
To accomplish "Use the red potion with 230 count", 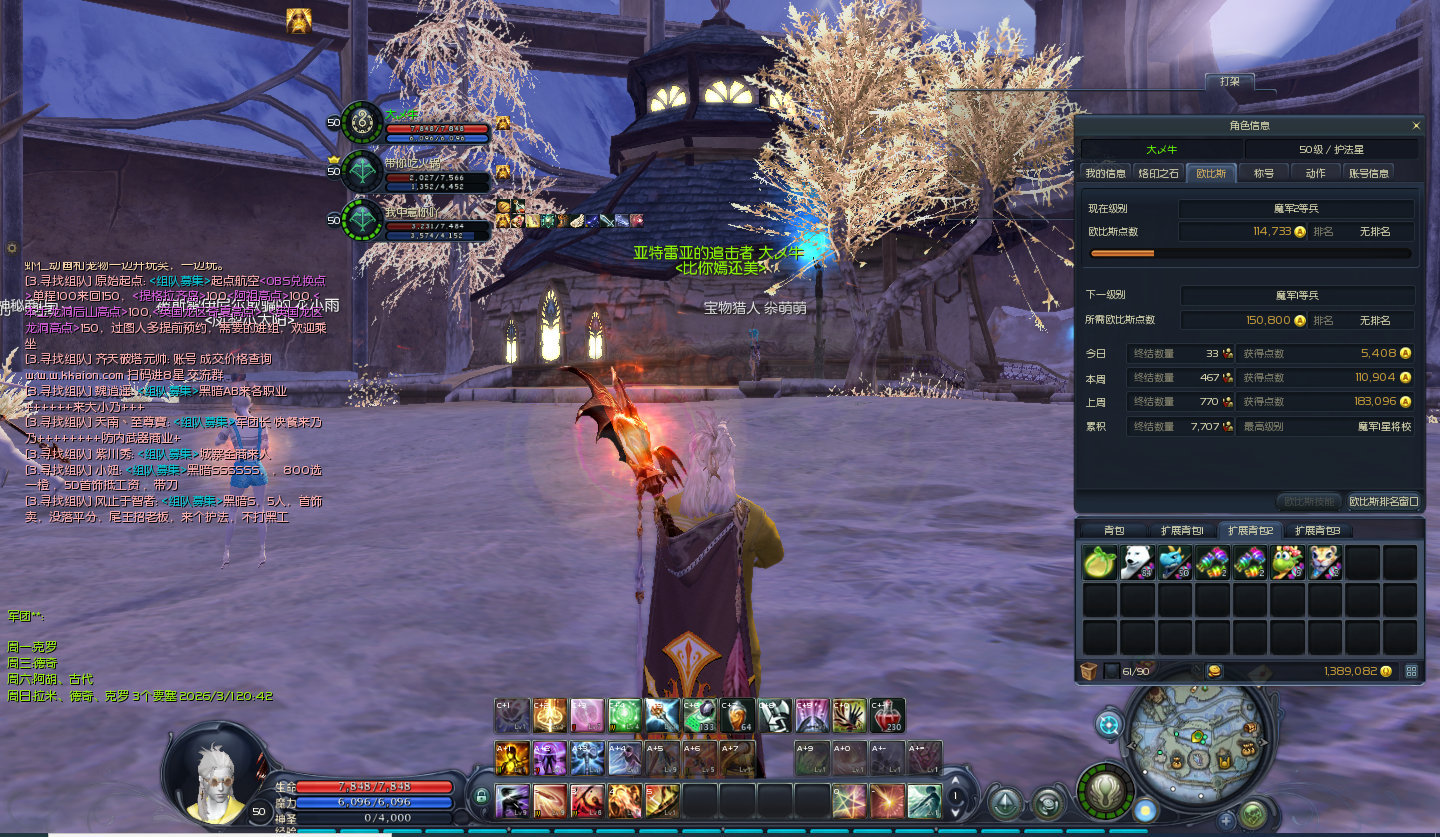I will point(887,715).
